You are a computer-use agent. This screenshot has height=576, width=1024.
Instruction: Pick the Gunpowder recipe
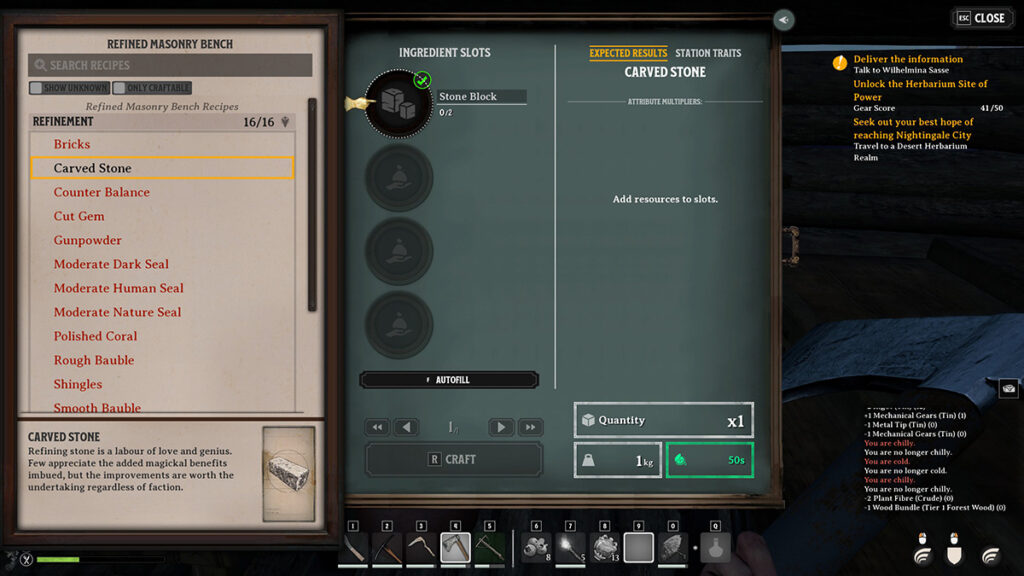point(88,240)
